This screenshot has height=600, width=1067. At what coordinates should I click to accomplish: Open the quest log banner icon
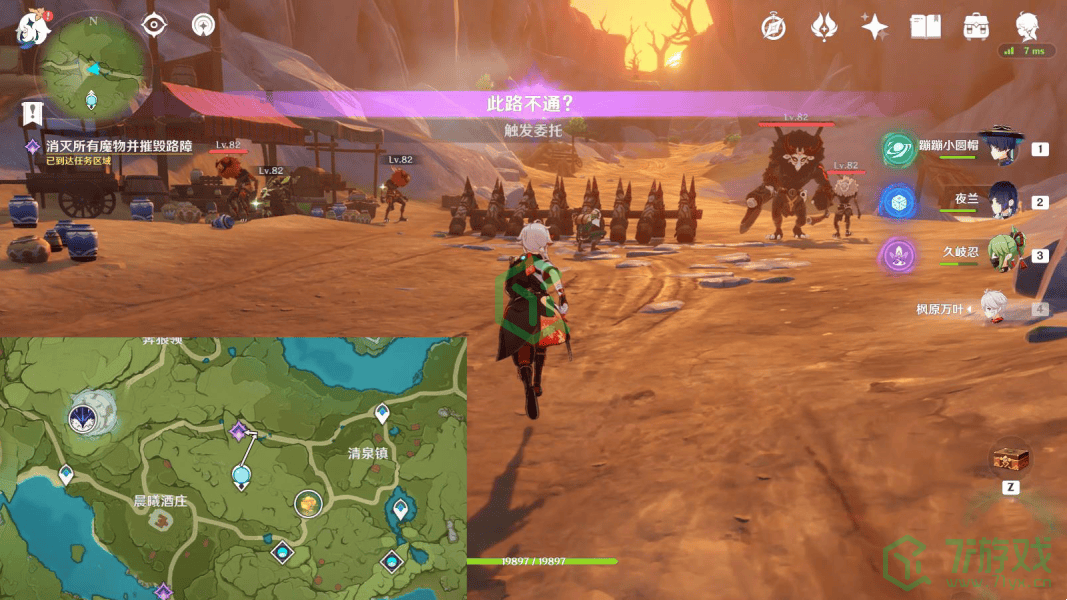(x=32, y=112)
